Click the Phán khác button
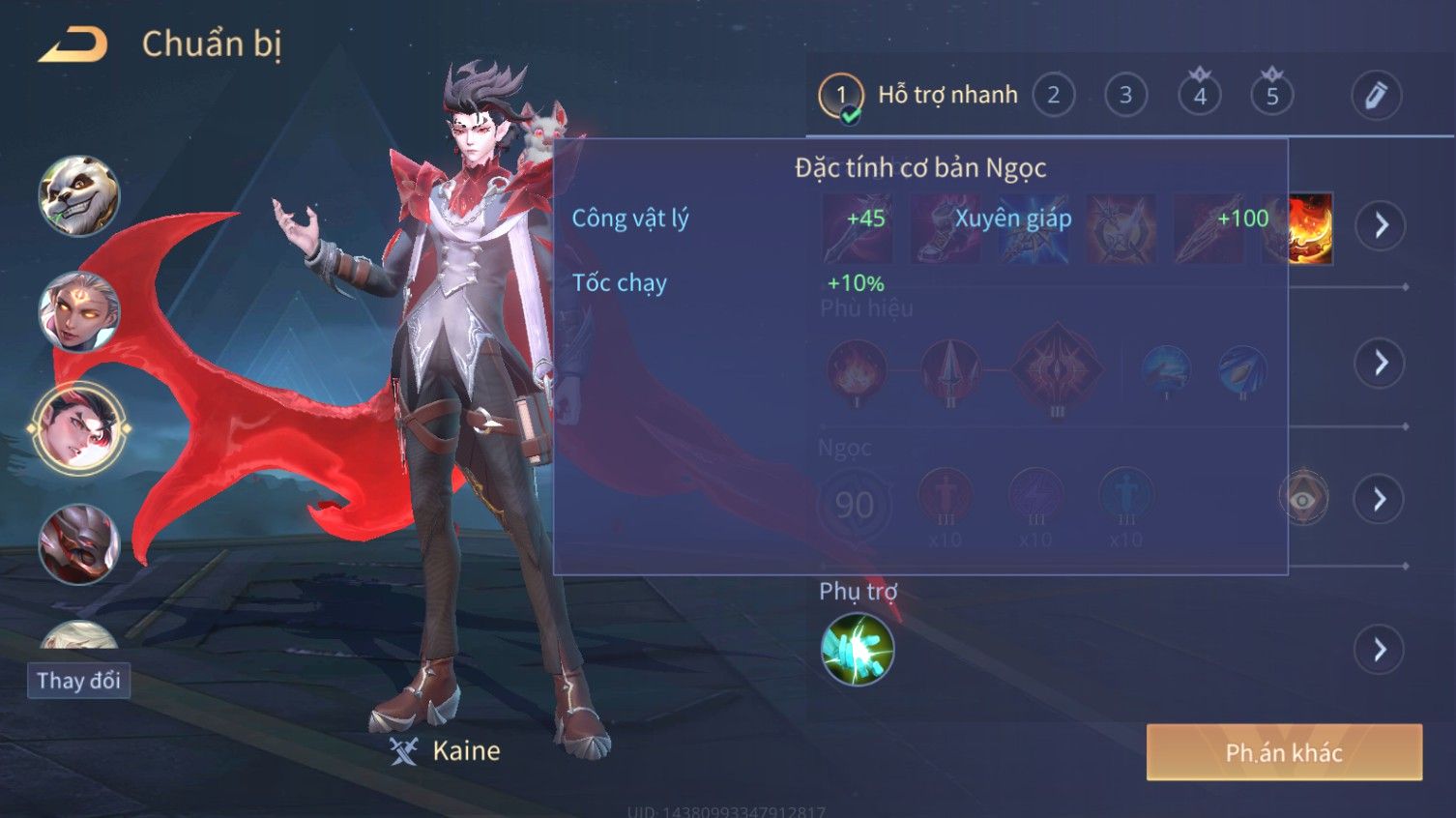 1284,752
